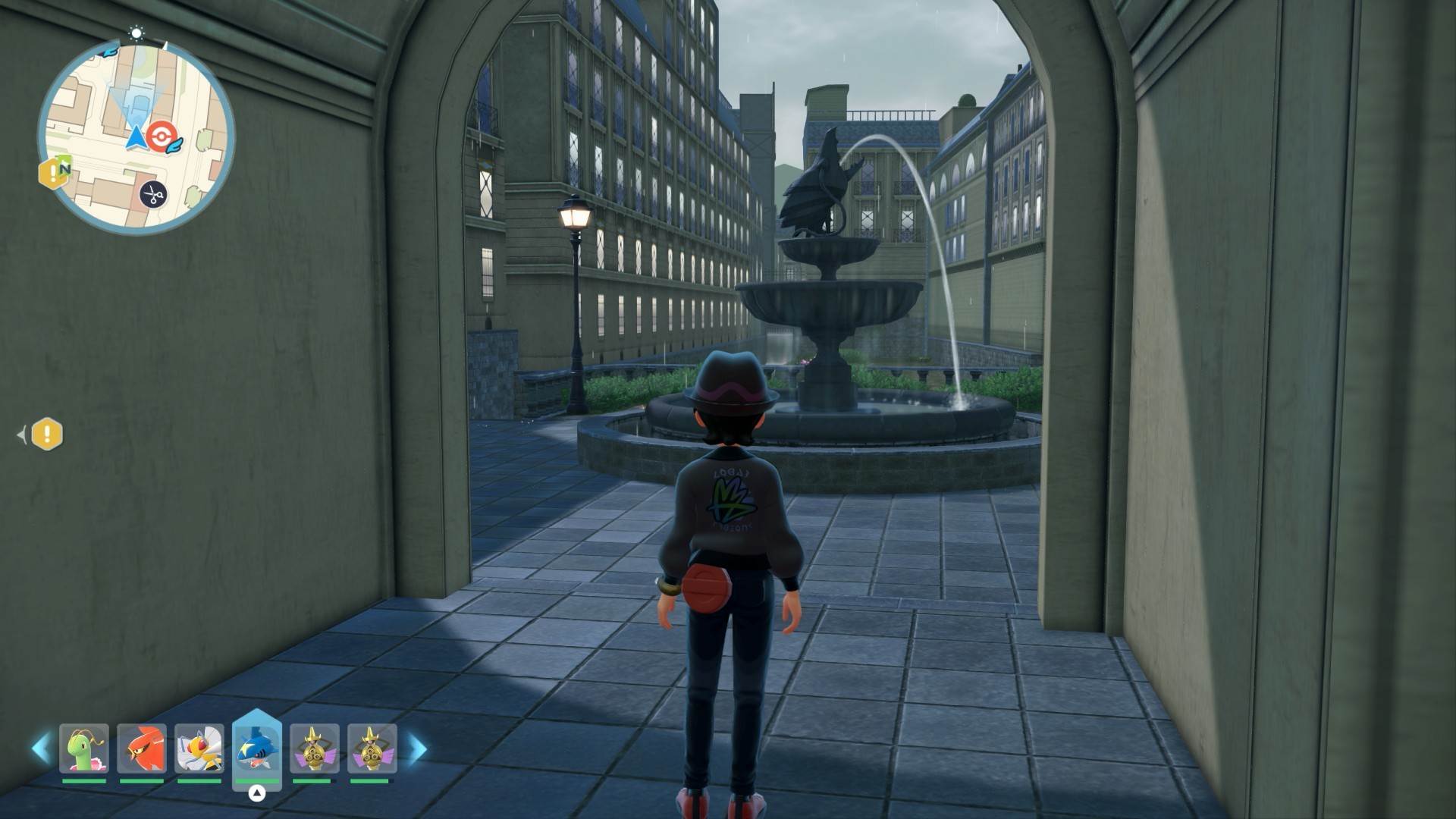Choose Meganium in the party bar
Viewport: 1456px width, 819px height.
point(84,748)
